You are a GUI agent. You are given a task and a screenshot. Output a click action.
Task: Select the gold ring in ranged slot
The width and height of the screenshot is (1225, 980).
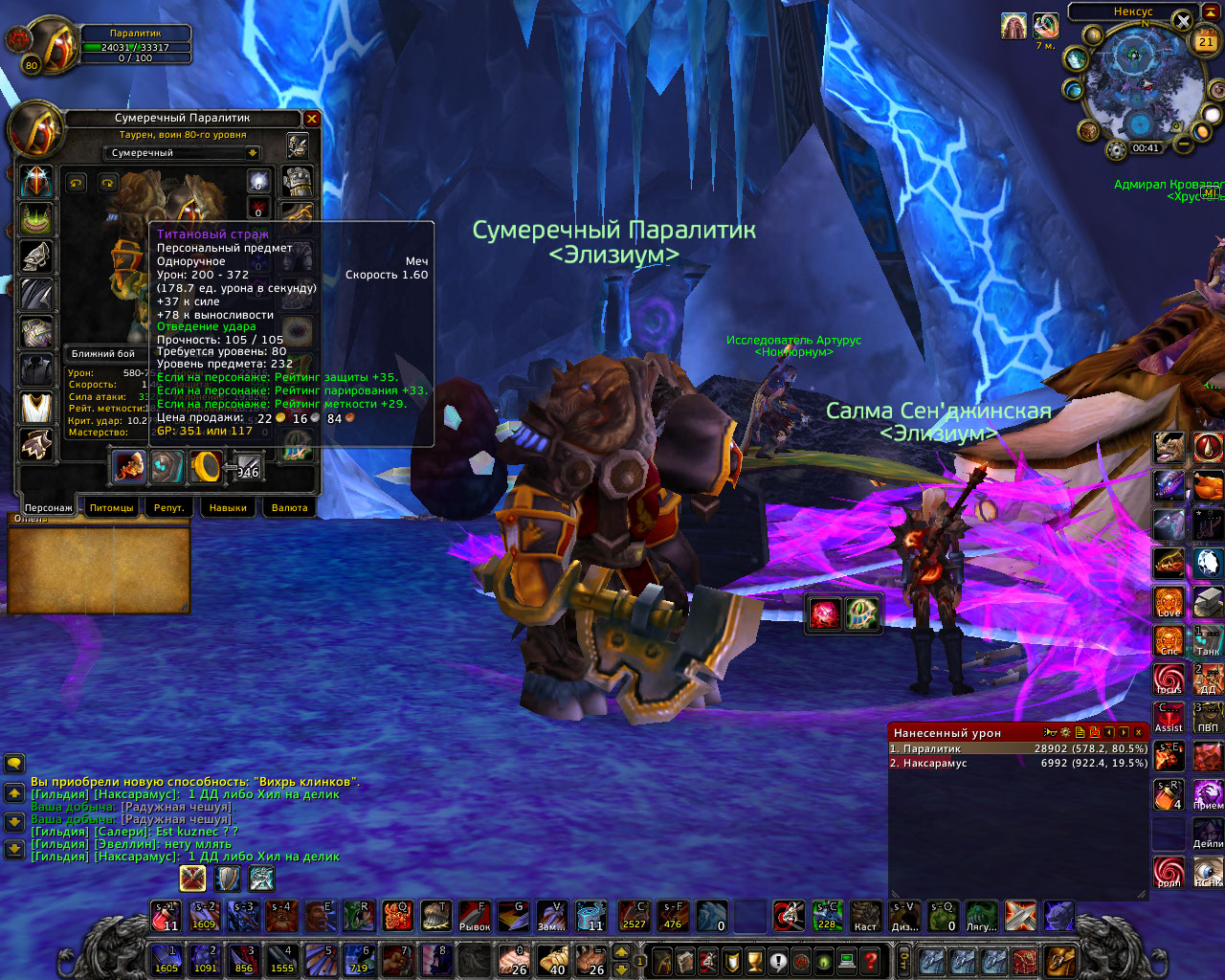(x=206, y=466)
